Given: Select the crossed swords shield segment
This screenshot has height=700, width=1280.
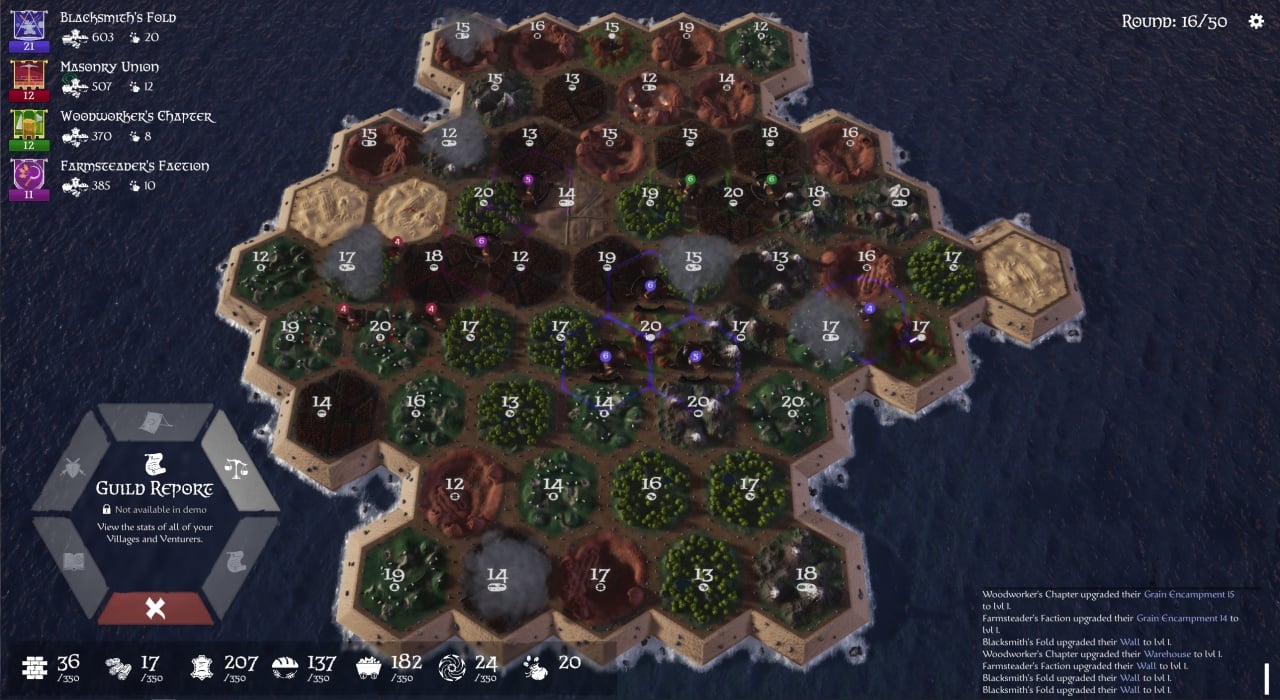Looking at the screenshot, I should (74, 468).
